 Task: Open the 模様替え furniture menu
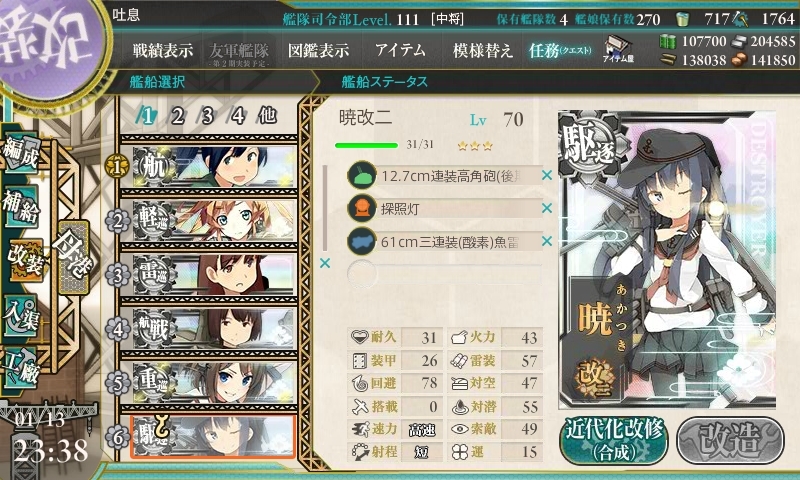(x=483, y=50)
